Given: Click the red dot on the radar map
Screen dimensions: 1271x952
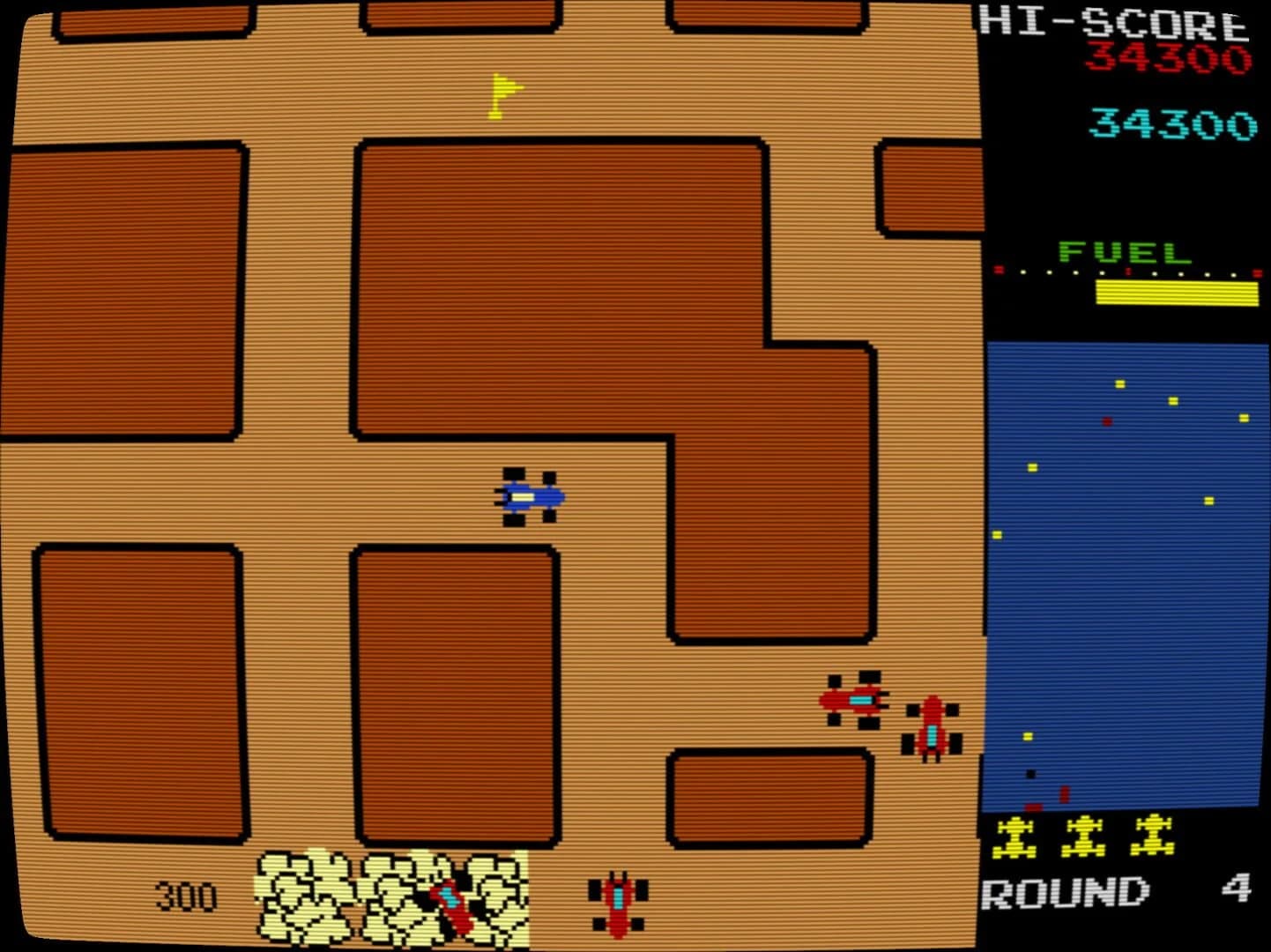Looking at the screenshot, I should [1107, 421].
